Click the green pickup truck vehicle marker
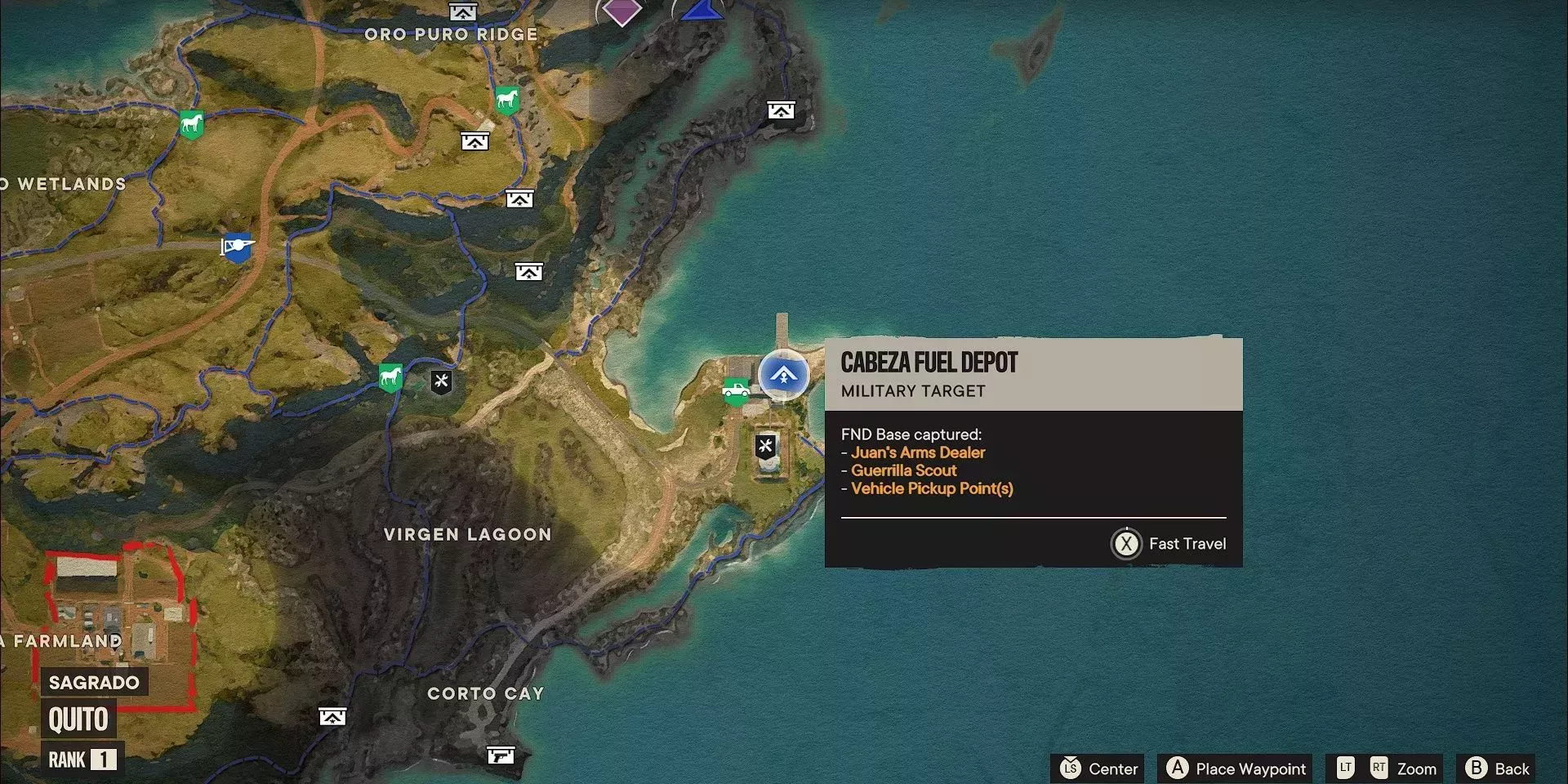The image size is (1568, 784). coord(736,390)
